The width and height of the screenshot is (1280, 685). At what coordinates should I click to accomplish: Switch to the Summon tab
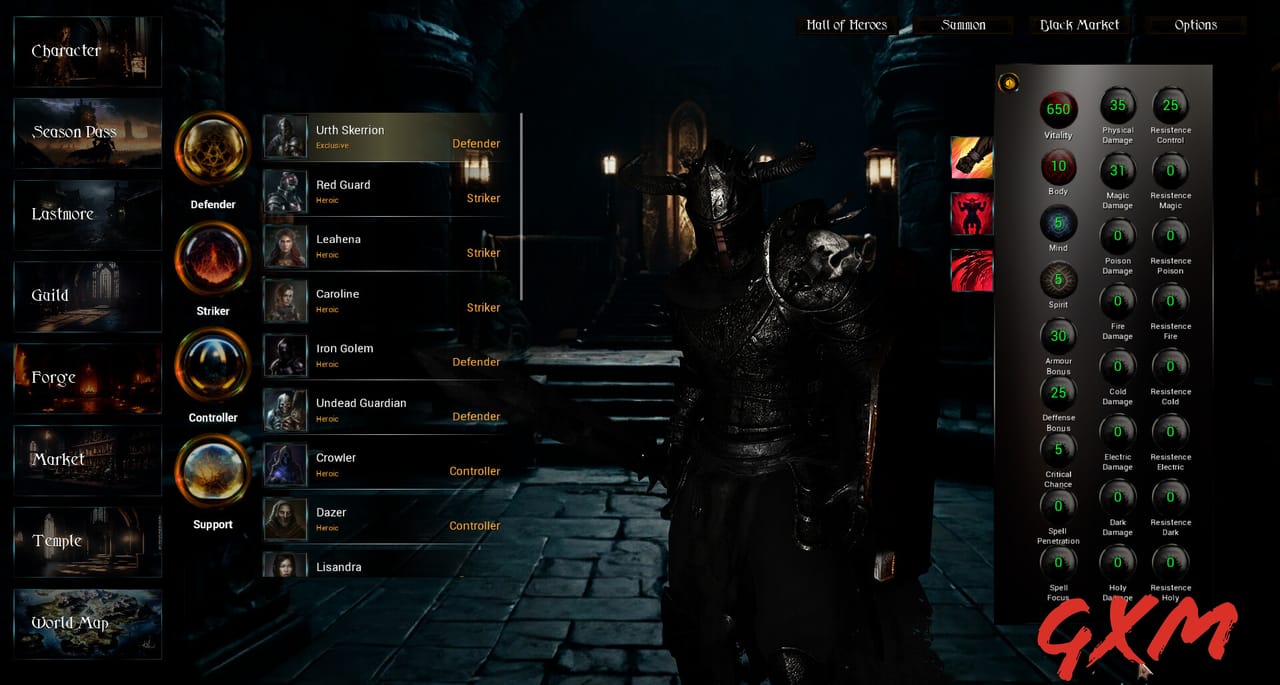pyautogui.click(x=963, y=25)
